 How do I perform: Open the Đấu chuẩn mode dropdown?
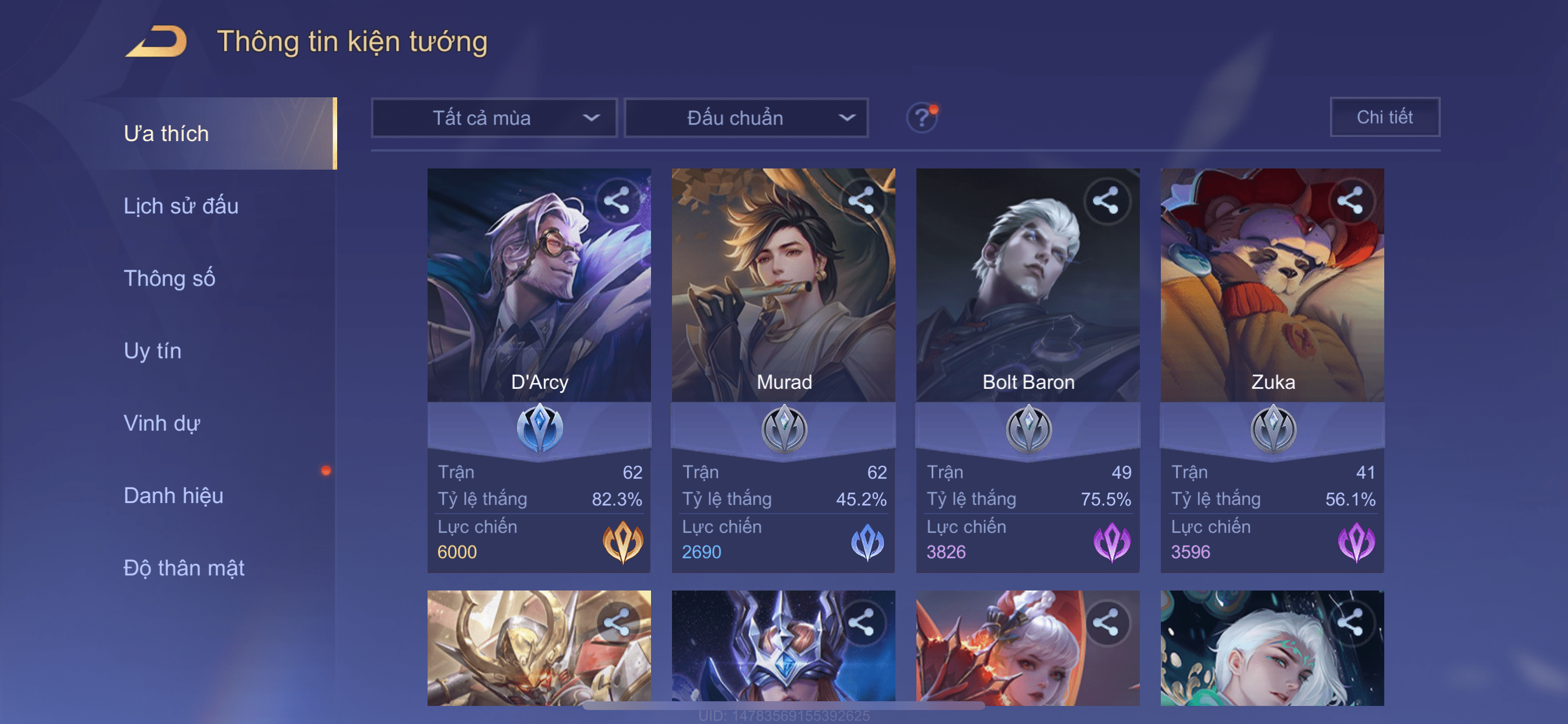click(746, 117)
